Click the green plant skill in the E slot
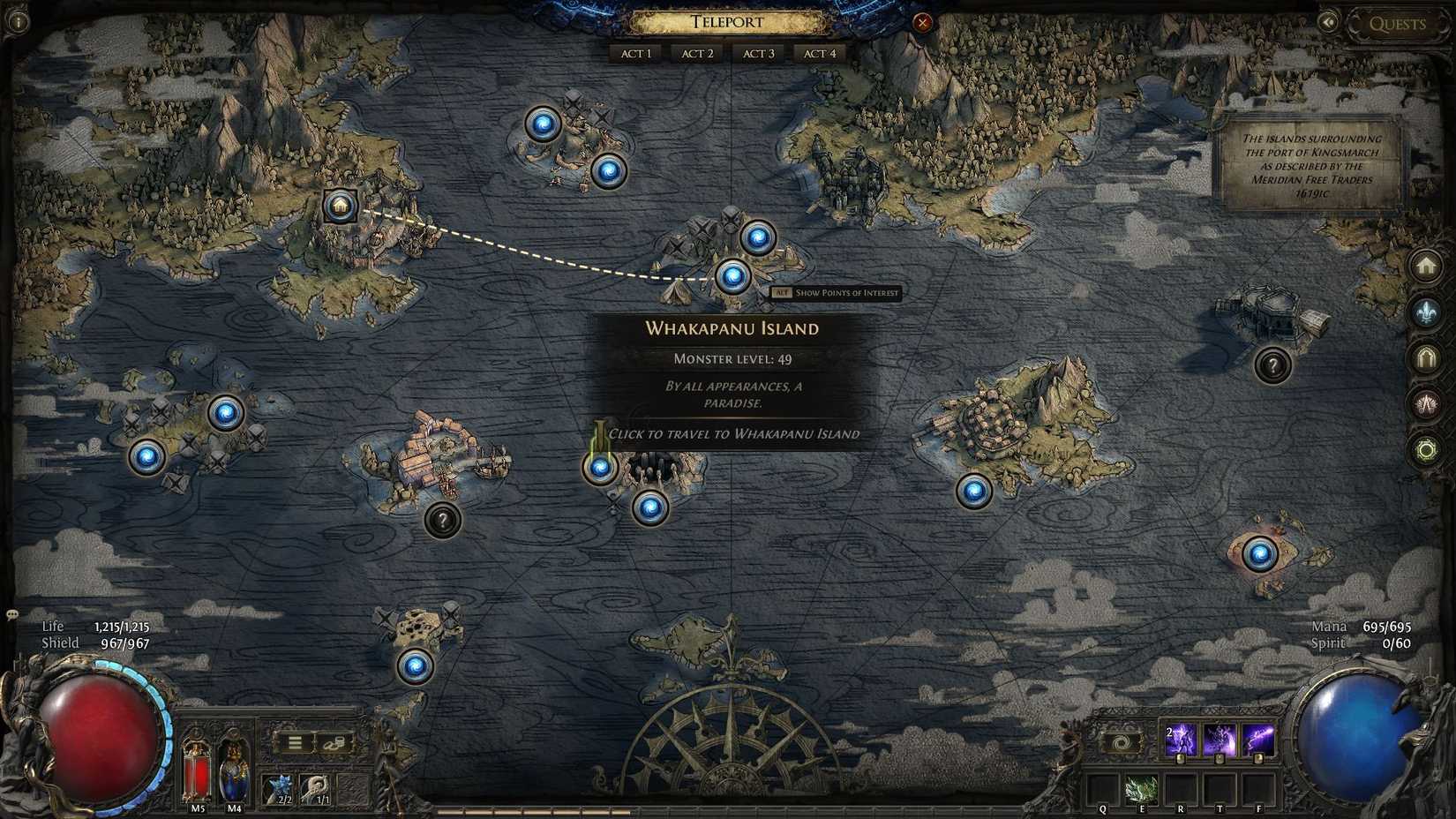The image size is (1456, 819). click(1141, 788)
